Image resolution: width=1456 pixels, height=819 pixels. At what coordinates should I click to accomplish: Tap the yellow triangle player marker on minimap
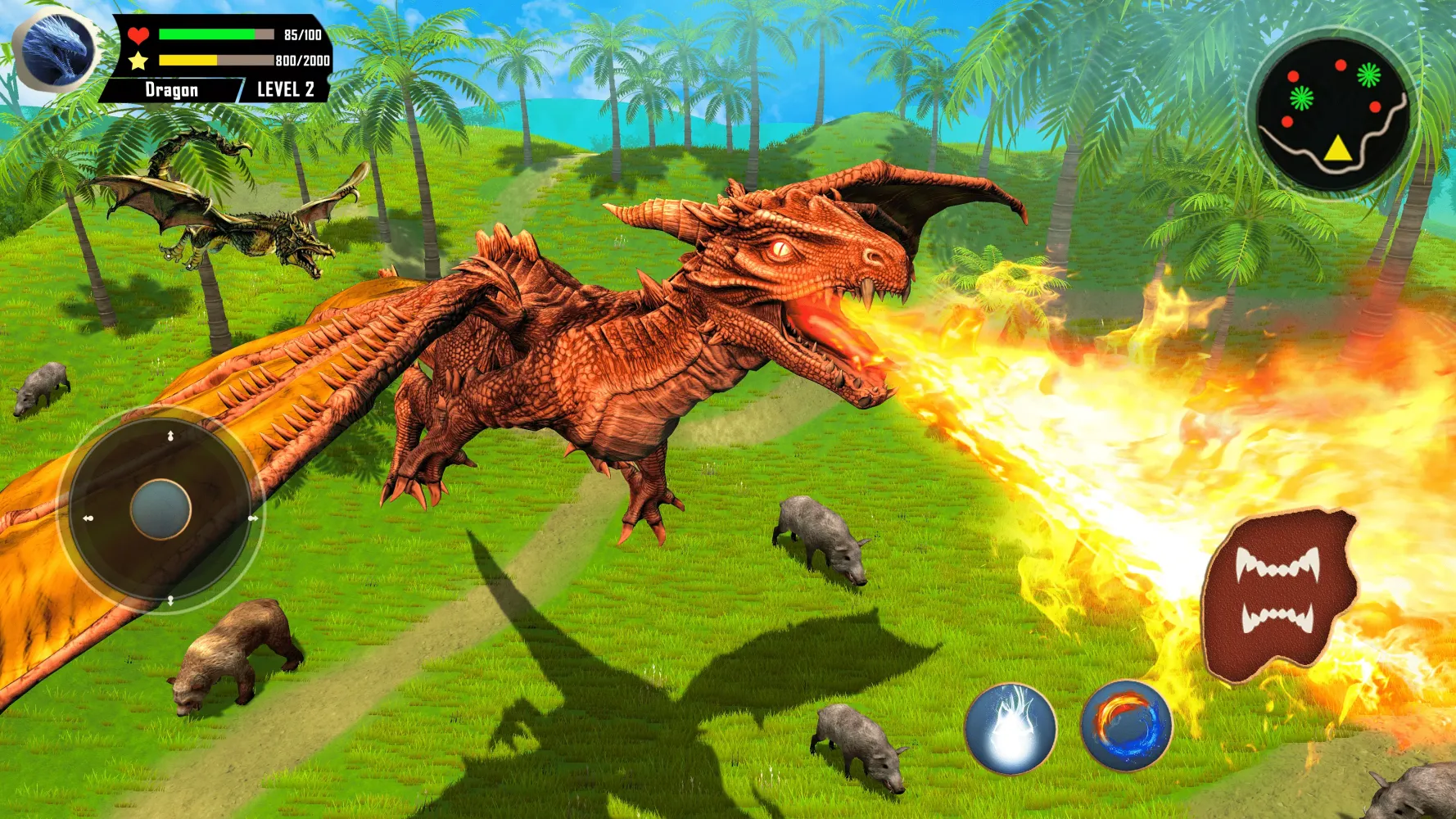click(1337, 150)
